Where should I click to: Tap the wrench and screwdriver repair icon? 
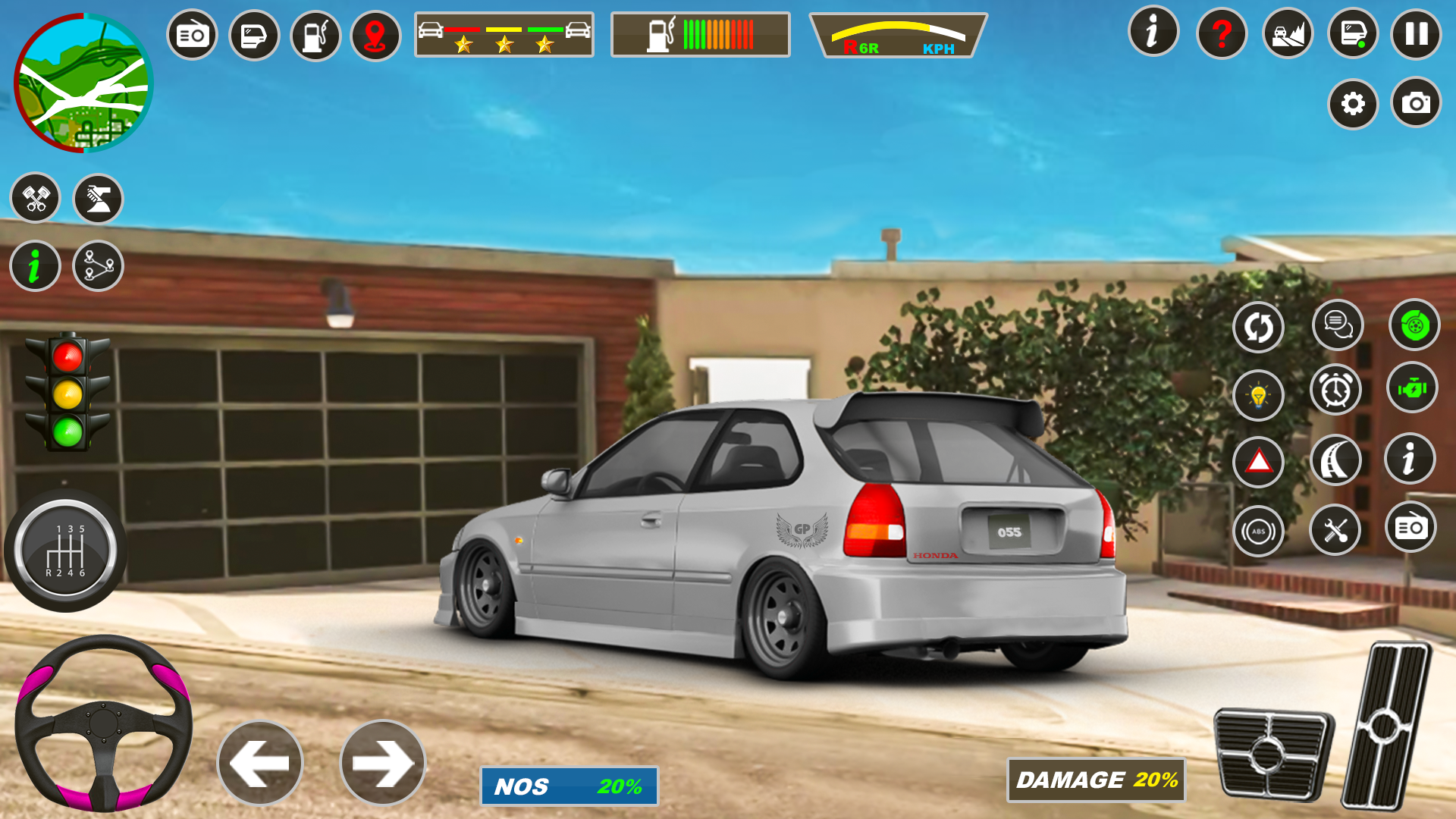[1336, 530]
